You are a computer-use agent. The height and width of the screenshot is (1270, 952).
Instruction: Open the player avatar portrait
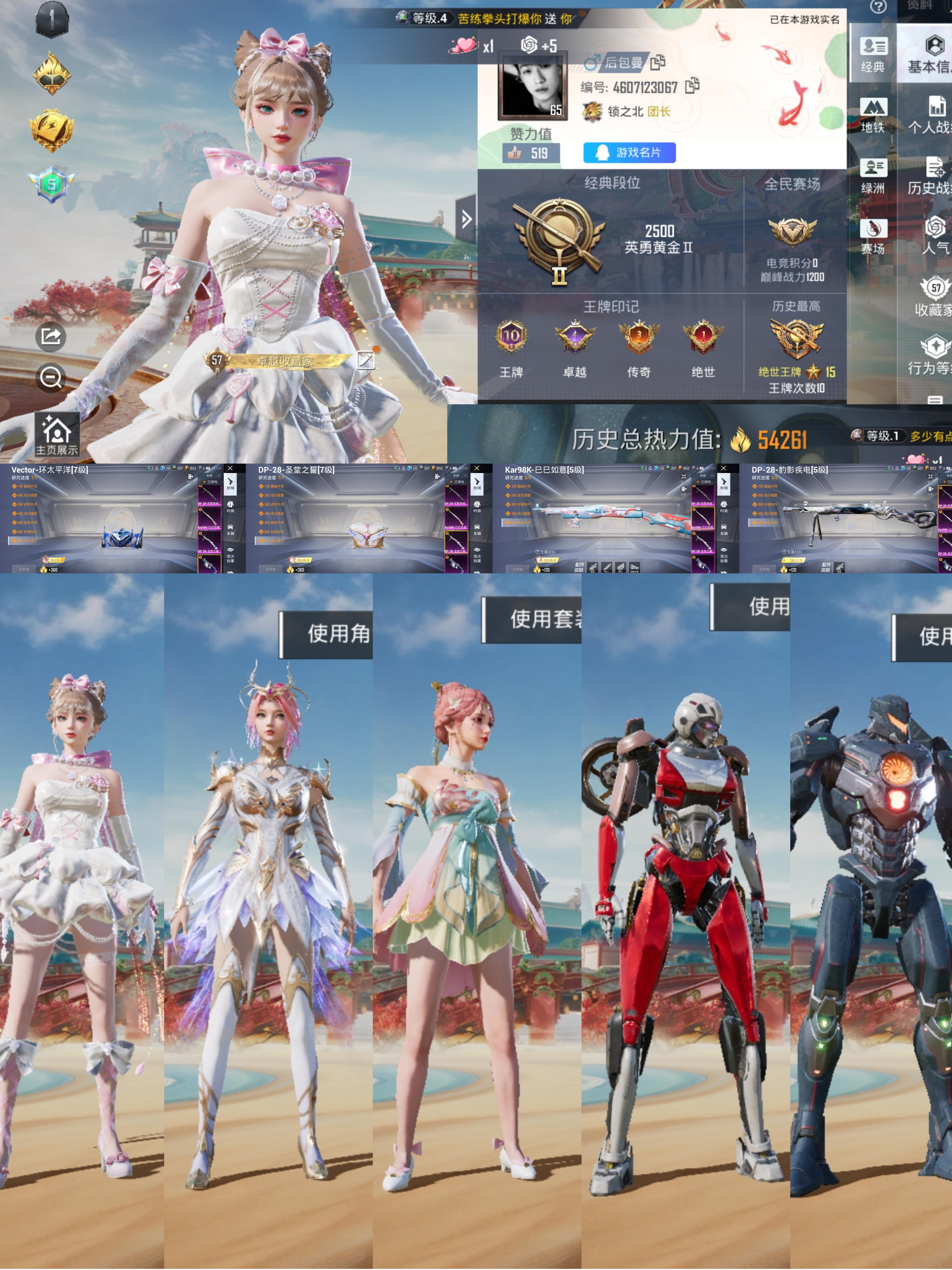click(x=533, y=86)
